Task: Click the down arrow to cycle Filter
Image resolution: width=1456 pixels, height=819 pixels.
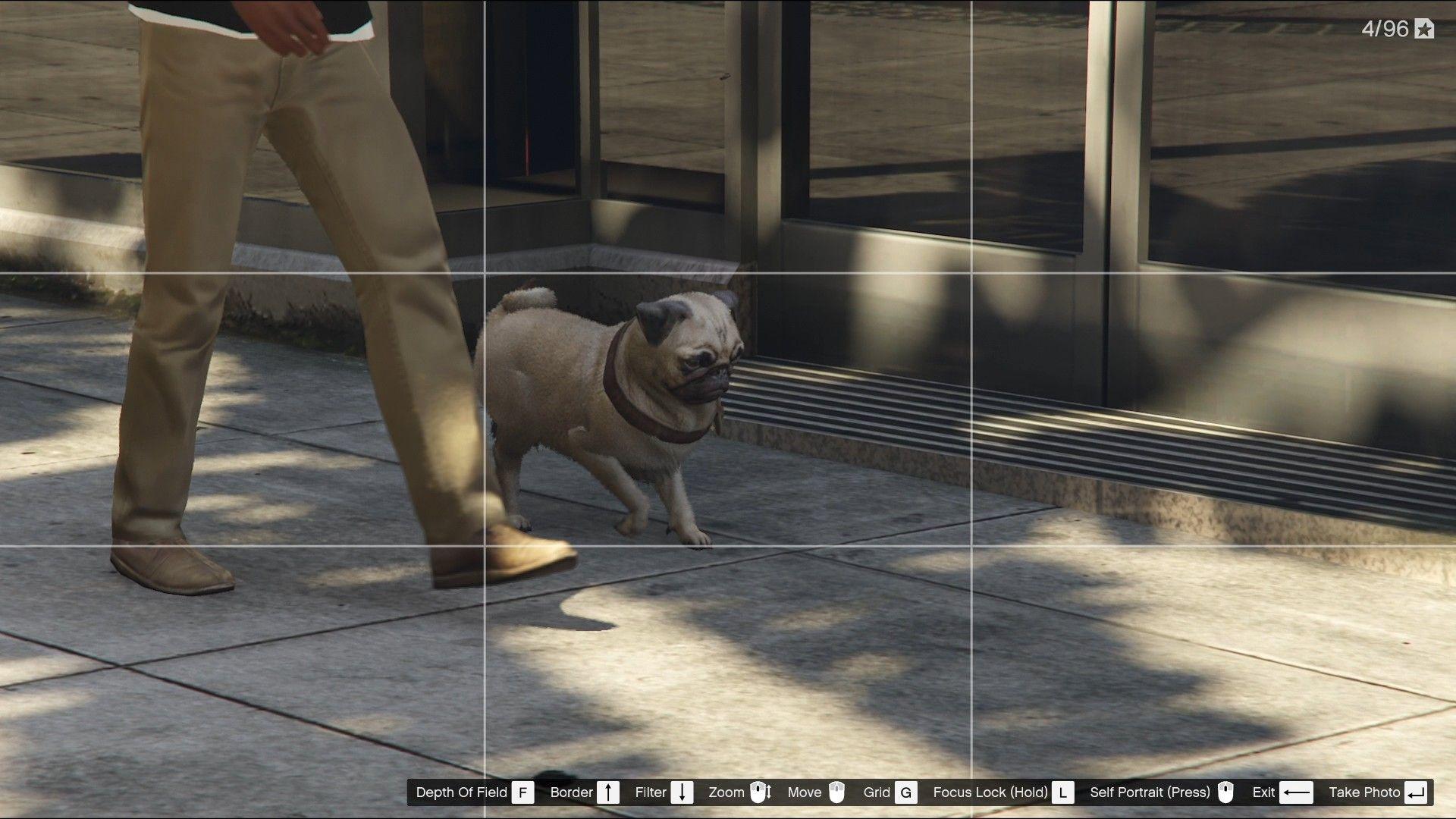Action: click(682, 792)
